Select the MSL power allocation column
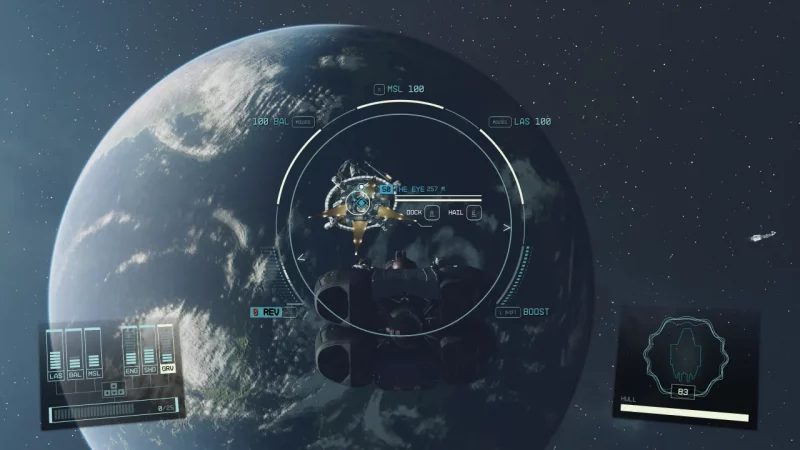The width and height of the screenshot is (800, 450). (x=93, y=355)
